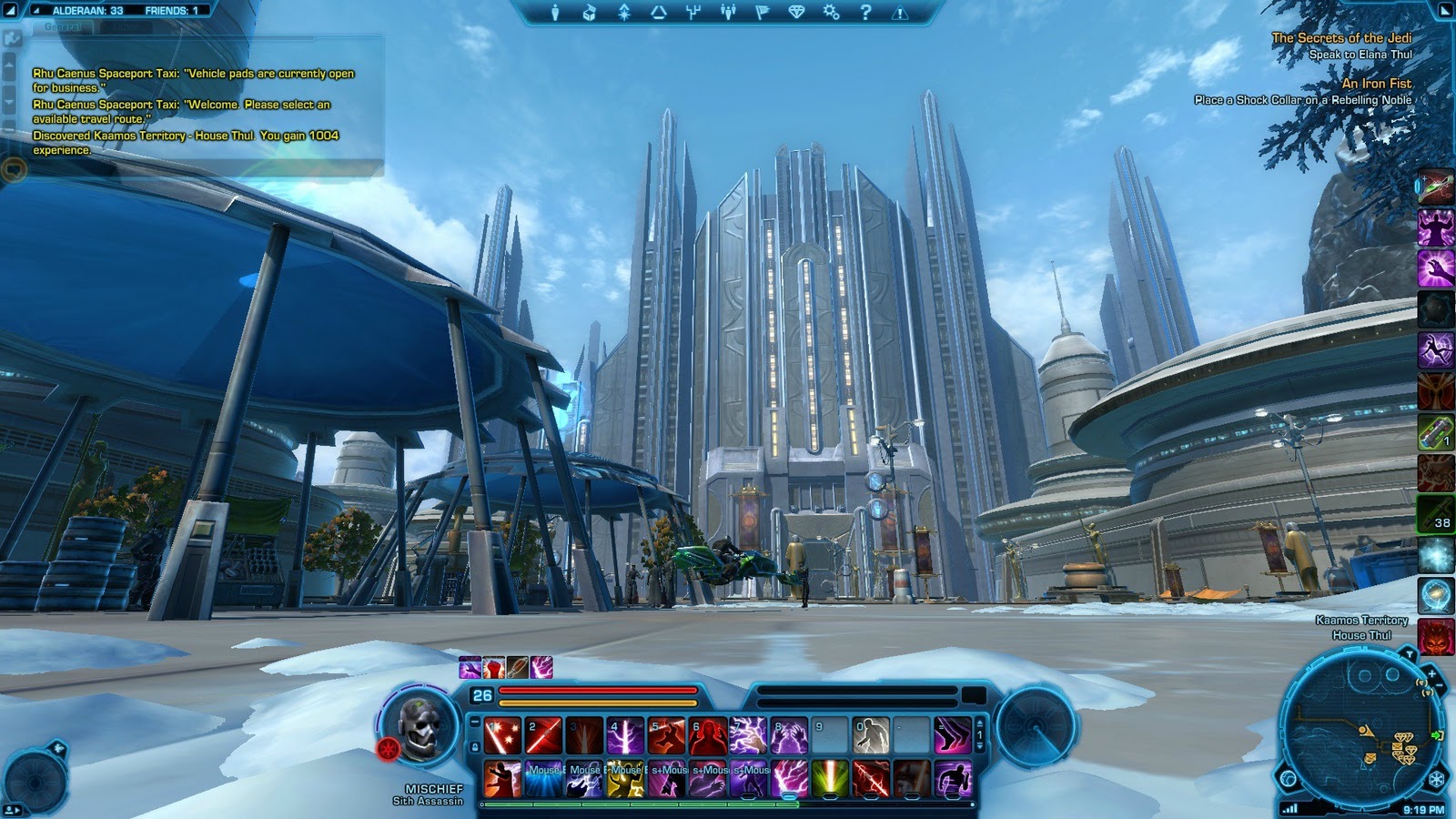Zoom in the minimap with plus button

point(1431,674)
